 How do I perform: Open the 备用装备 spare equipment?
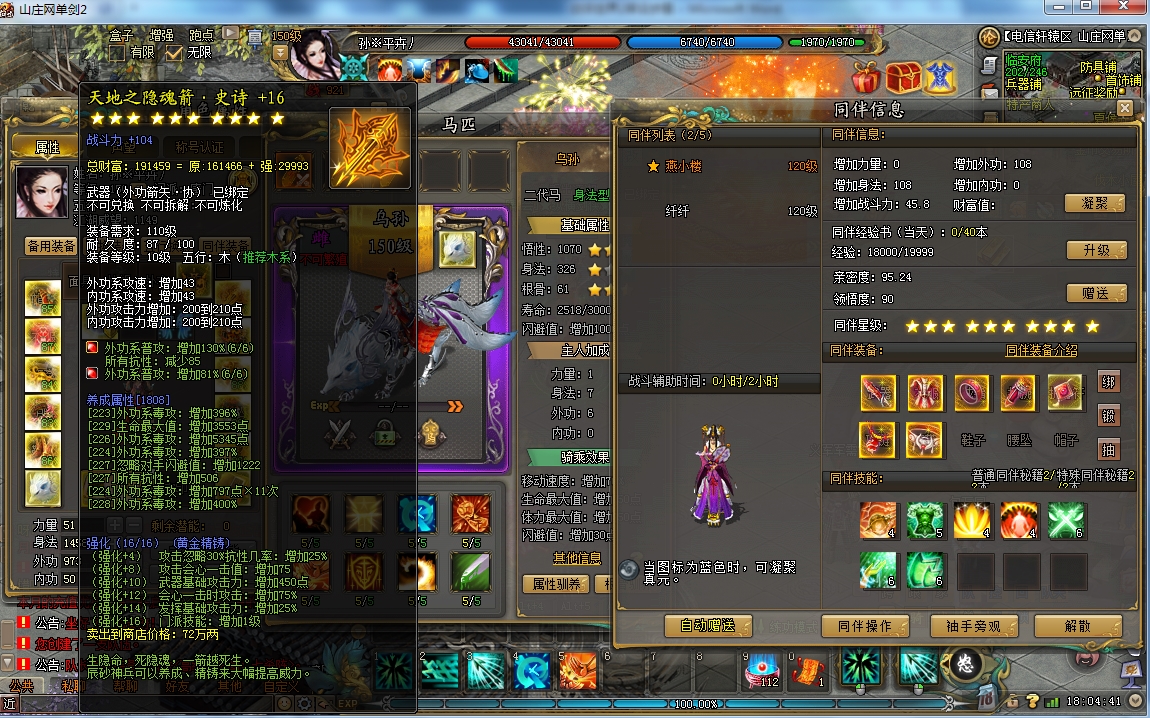click(x=51, y=246)
